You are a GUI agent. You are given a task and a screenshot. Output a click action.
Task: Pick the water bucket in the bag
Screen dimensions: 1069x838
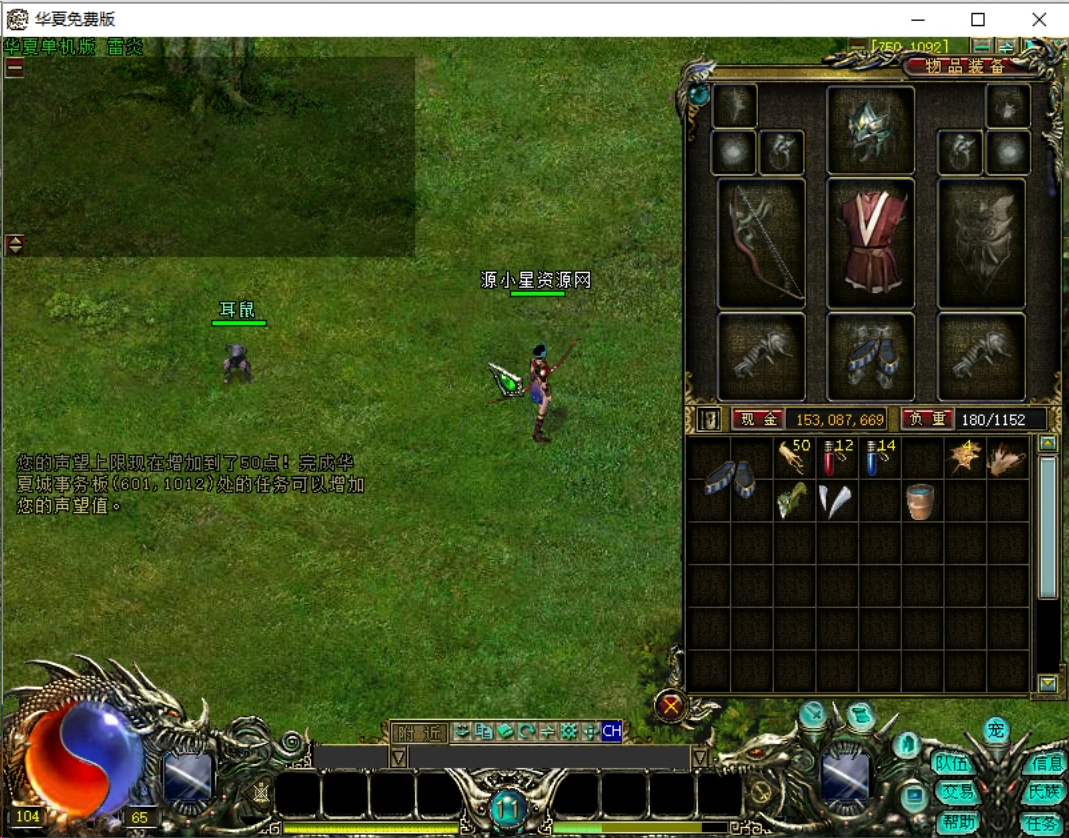[x=920, y=500]
